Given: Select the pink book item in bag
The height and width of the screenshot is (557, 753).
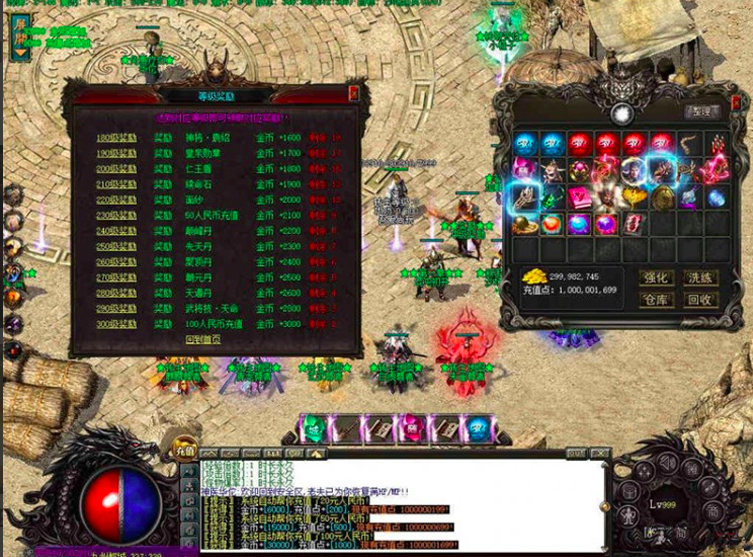Looking at the screenshot, I should [581, 197].
